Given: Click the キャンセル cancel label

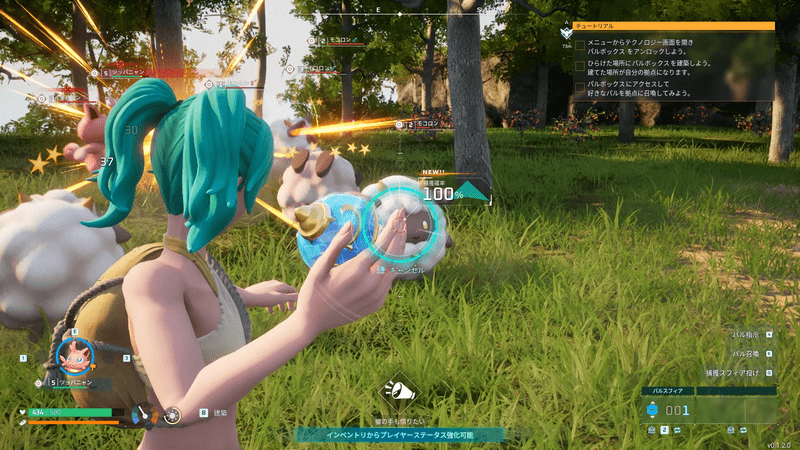Looking at the screenshot, I should 406,269.
